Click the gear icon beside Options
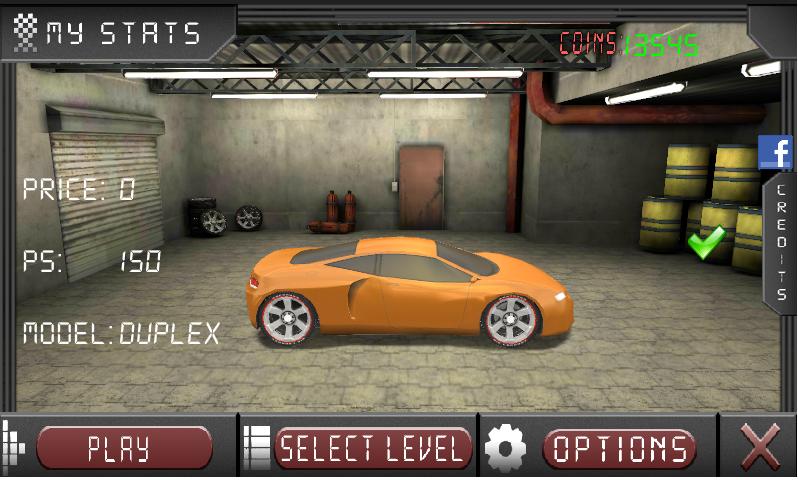The height and width of the screenshot is (480, 798). tap(505, 448)
